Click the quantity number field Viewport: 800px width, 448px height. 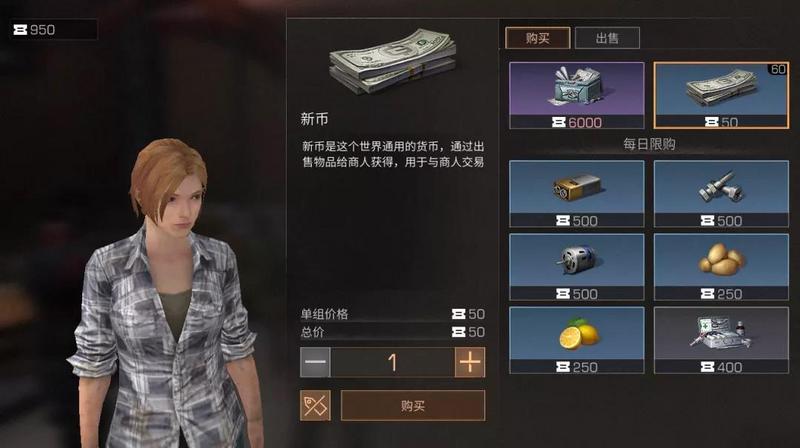coord(392,362)
